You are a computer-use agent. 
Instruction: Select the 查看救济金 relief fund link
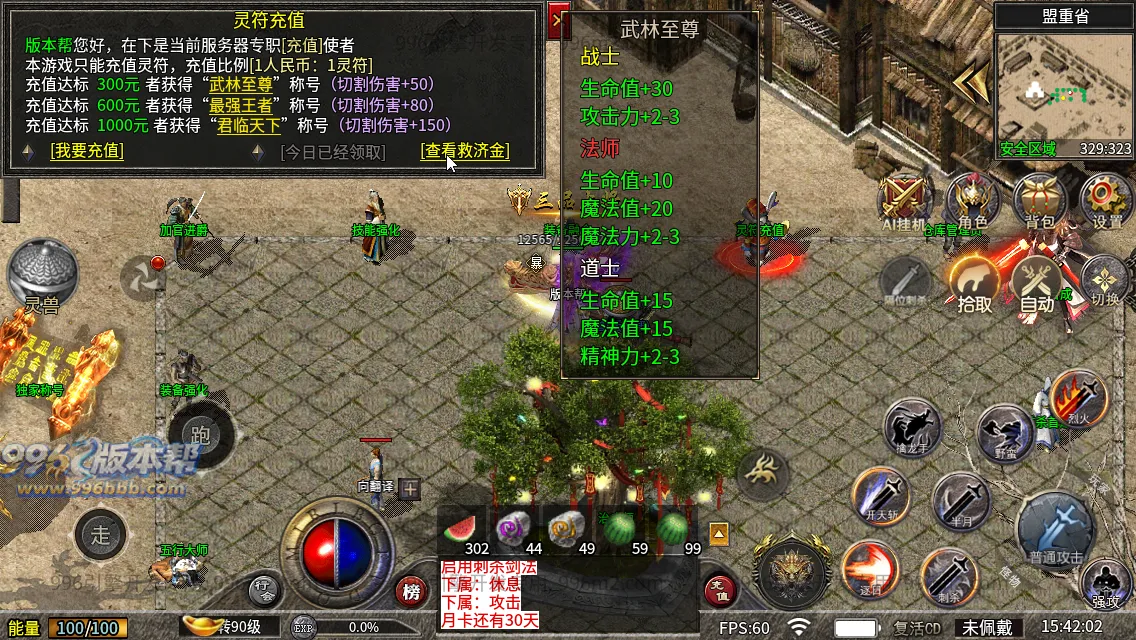pos(465,151)
